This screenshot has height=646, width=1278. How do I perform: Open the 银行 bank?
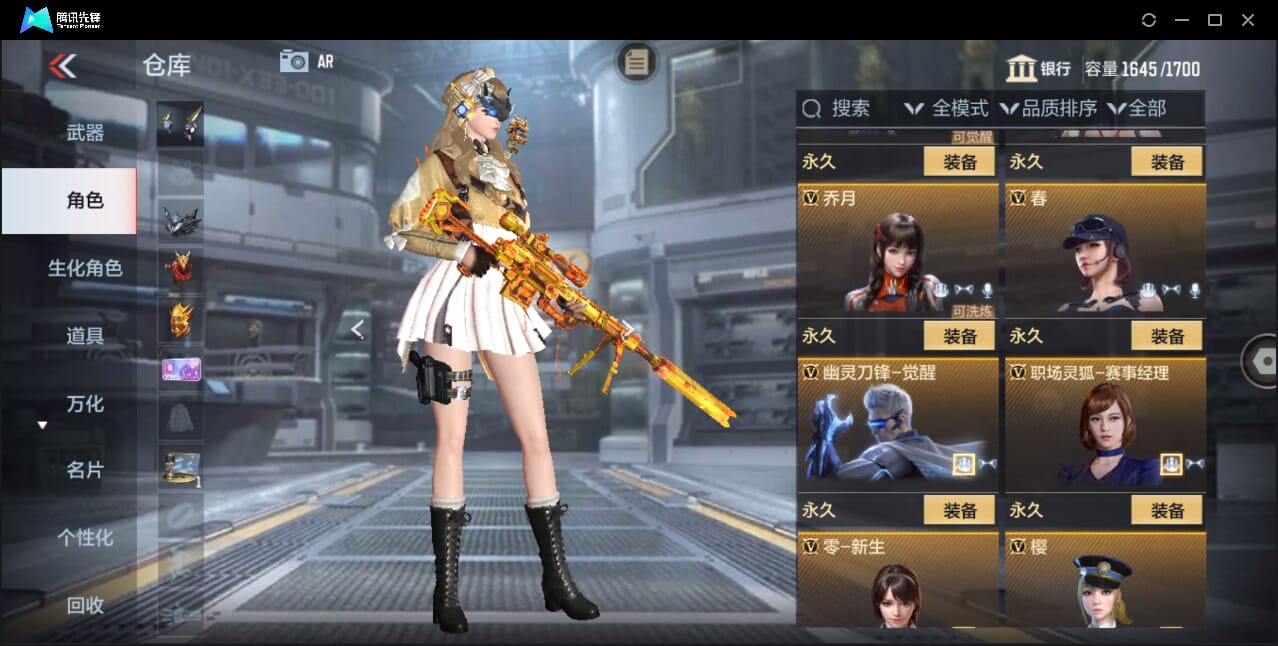coord(1039,69)
